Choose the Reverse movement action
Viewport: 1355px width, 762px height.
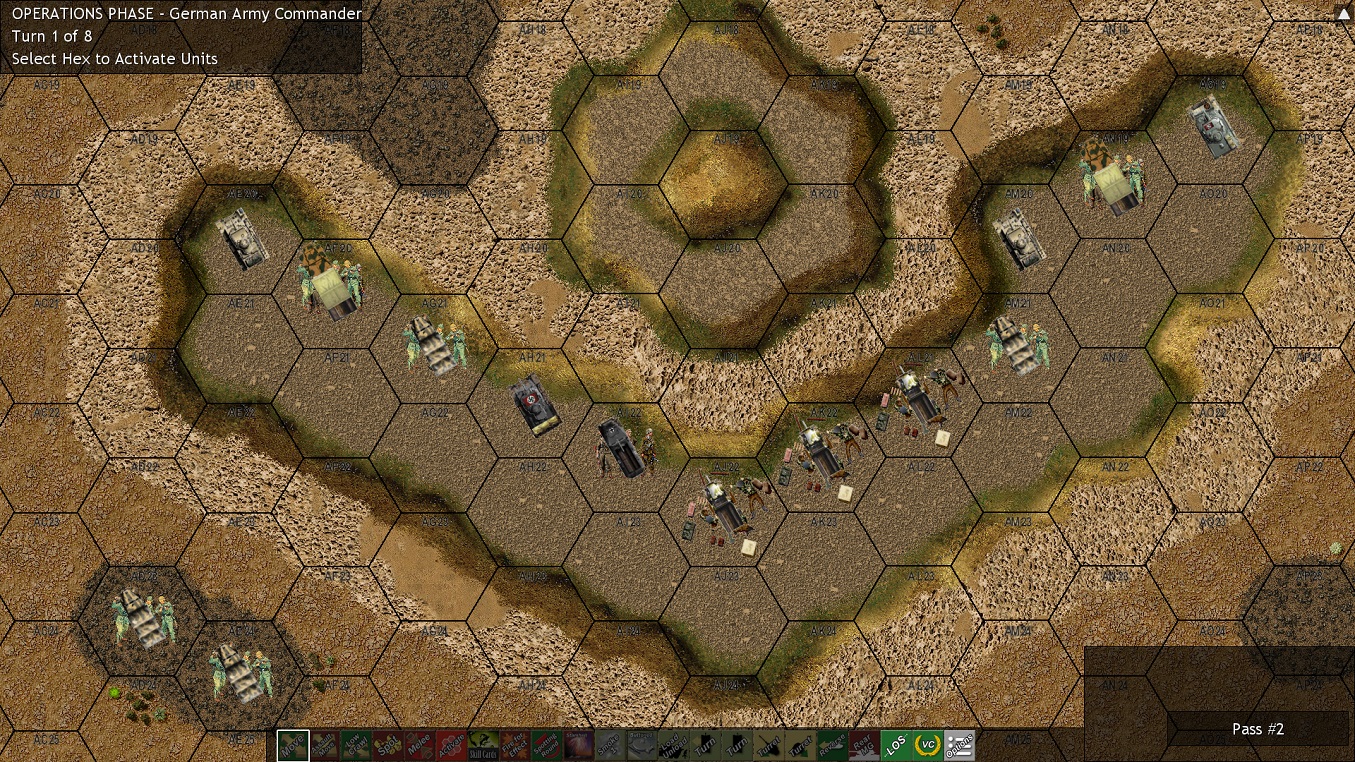(833, 746)
